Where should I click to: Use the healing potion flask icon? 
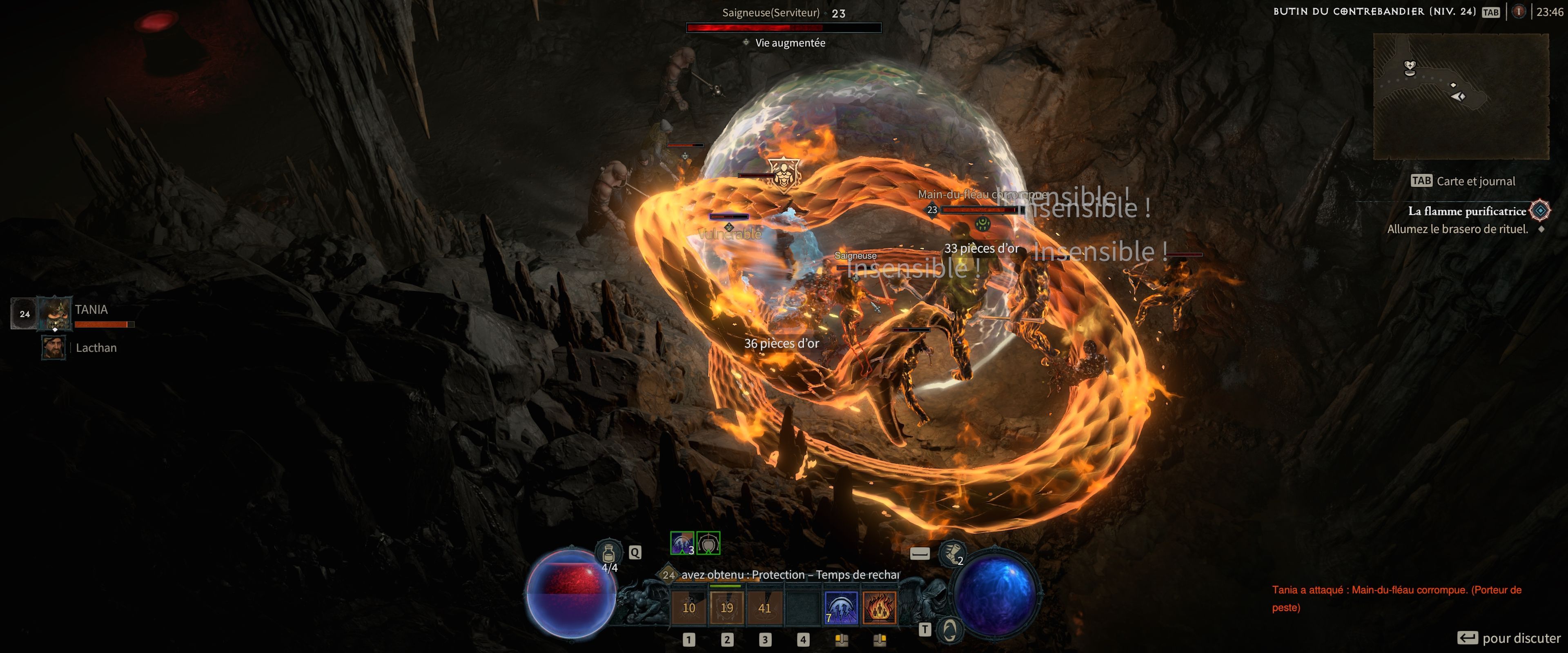(608, 553)
